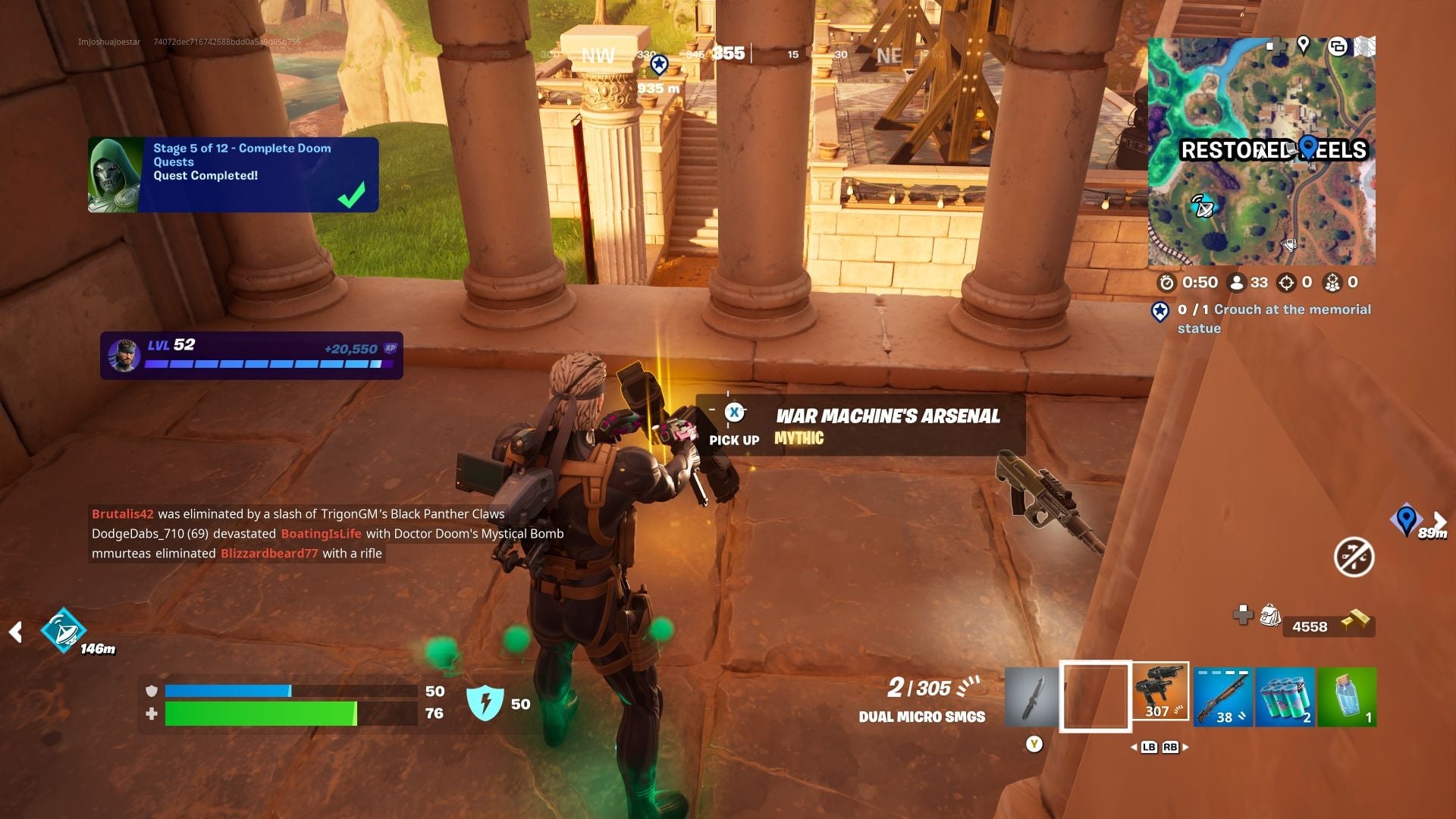This screenshot has height=819, width=1456.
Task: Click the left arrow beside the LB prompt
Action: [x=1134, y=747]
